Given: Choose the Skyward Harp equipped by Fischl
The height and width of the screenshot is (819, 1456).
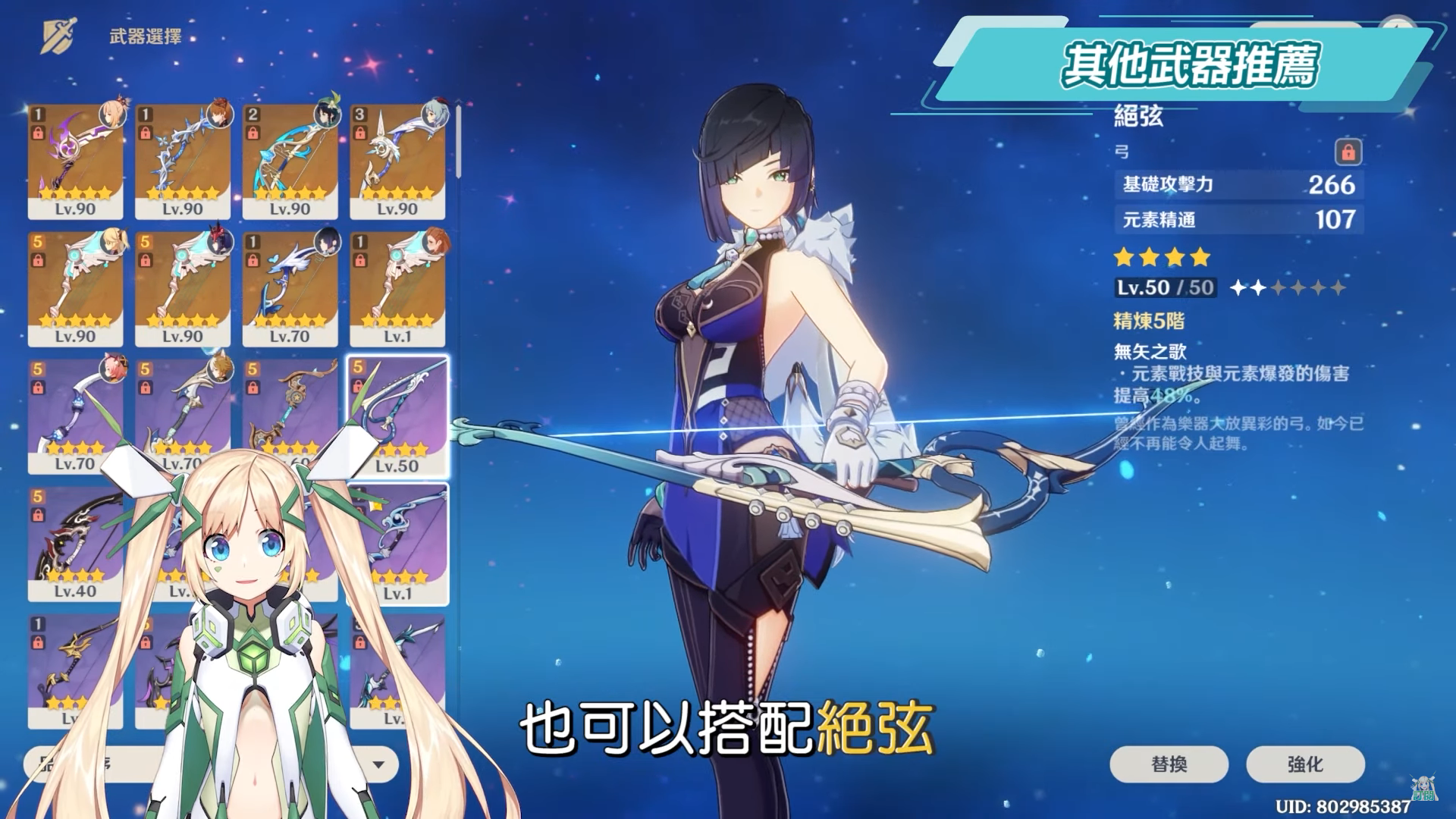Looking at the screenshot, I should pos(75,288).
